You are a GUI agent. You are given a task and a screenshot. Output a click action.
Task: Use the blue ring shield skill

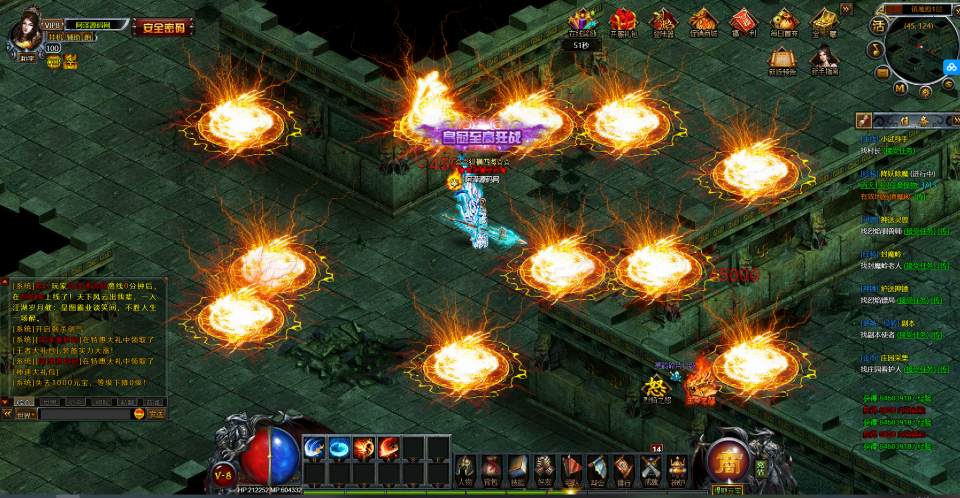pos(340,449)
